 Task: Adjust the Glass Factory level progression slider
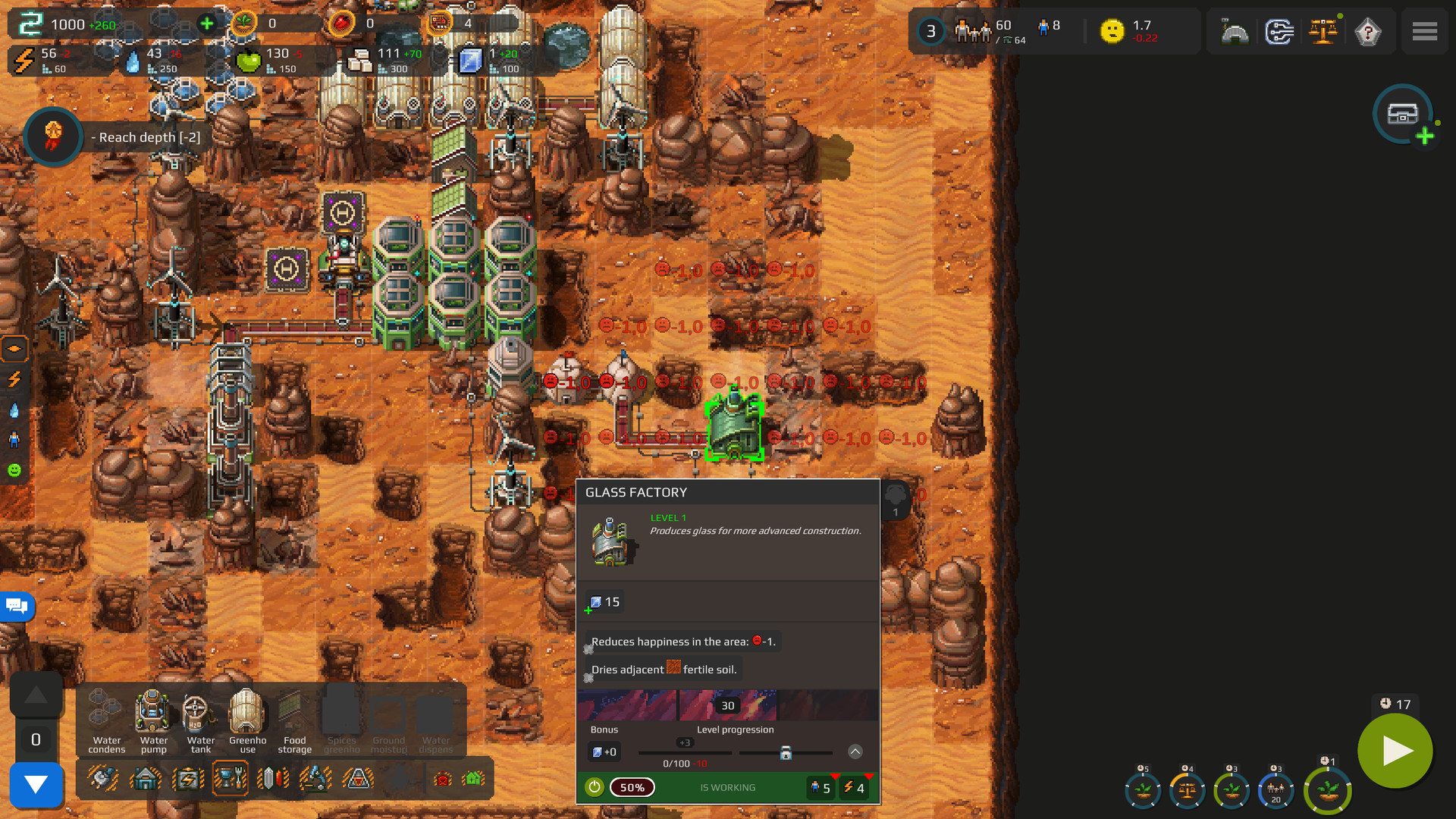tap(786, 753)
